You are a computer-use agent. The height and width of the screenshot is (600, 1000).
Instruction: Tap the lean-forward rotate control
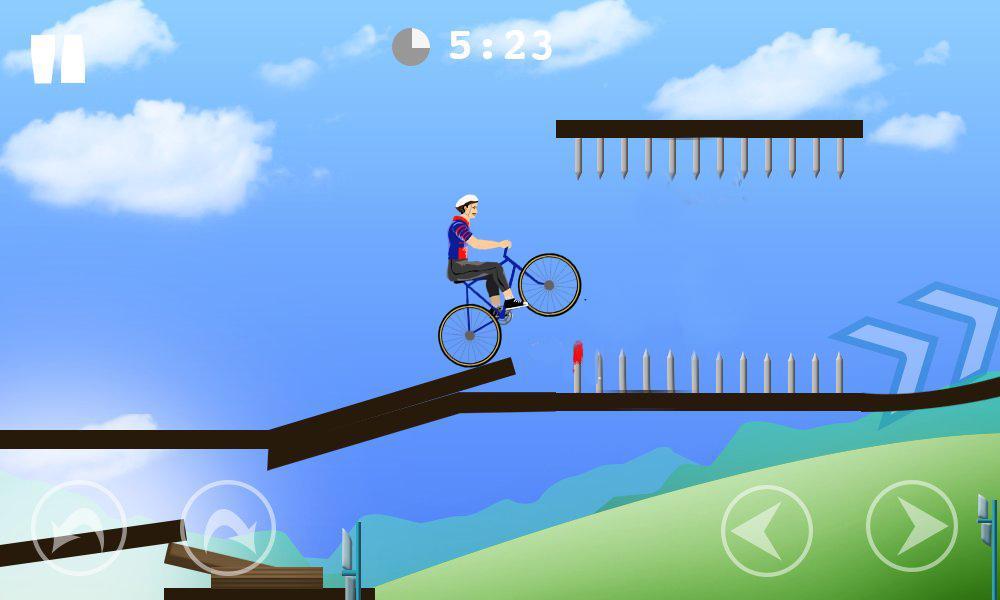[228, 527]
